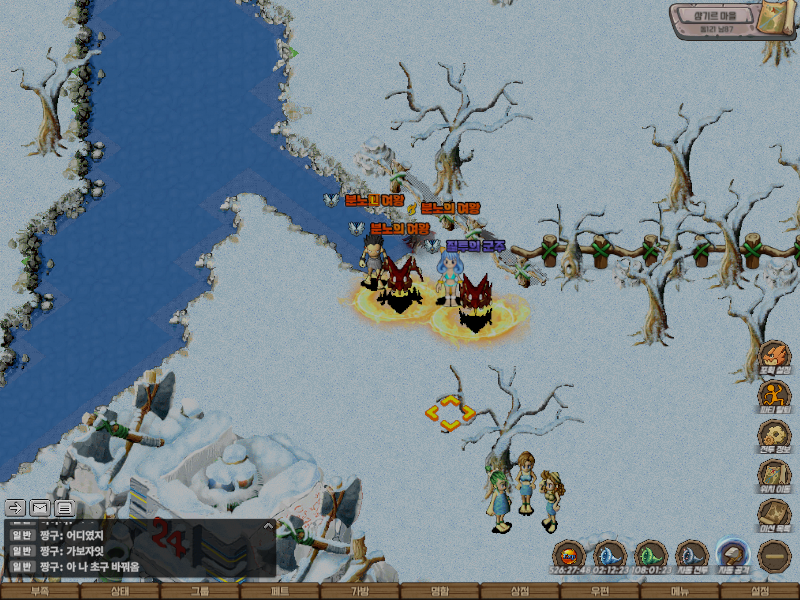The height and width of the screenshot is (600, 800).
Task: Open the 위치 이동 location travel map icon
Action: pyautogui.click(x=774, y=476)
